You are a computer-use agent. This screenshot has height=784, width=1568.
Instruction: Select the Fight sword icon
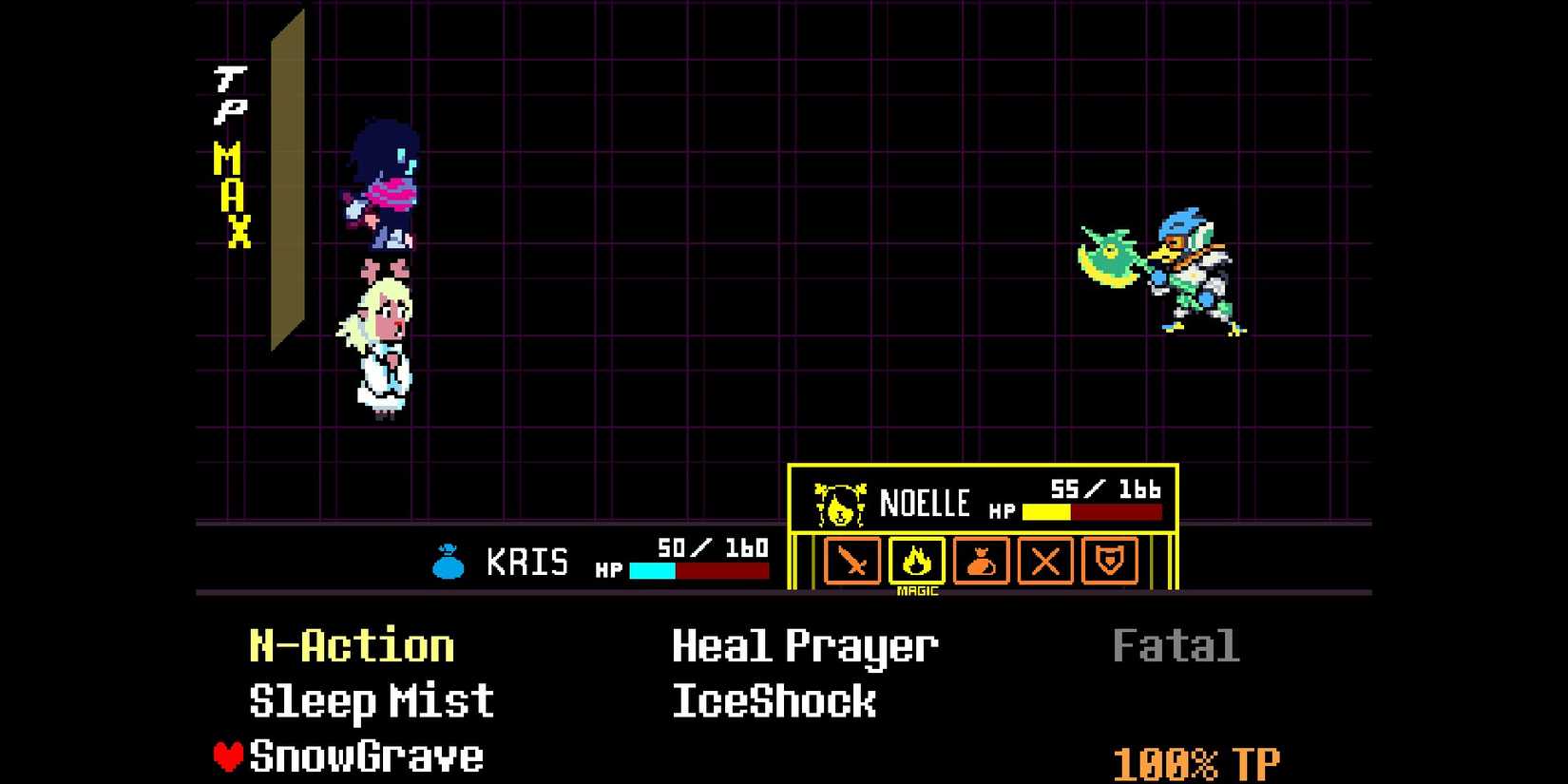click(x=852, y=563)
